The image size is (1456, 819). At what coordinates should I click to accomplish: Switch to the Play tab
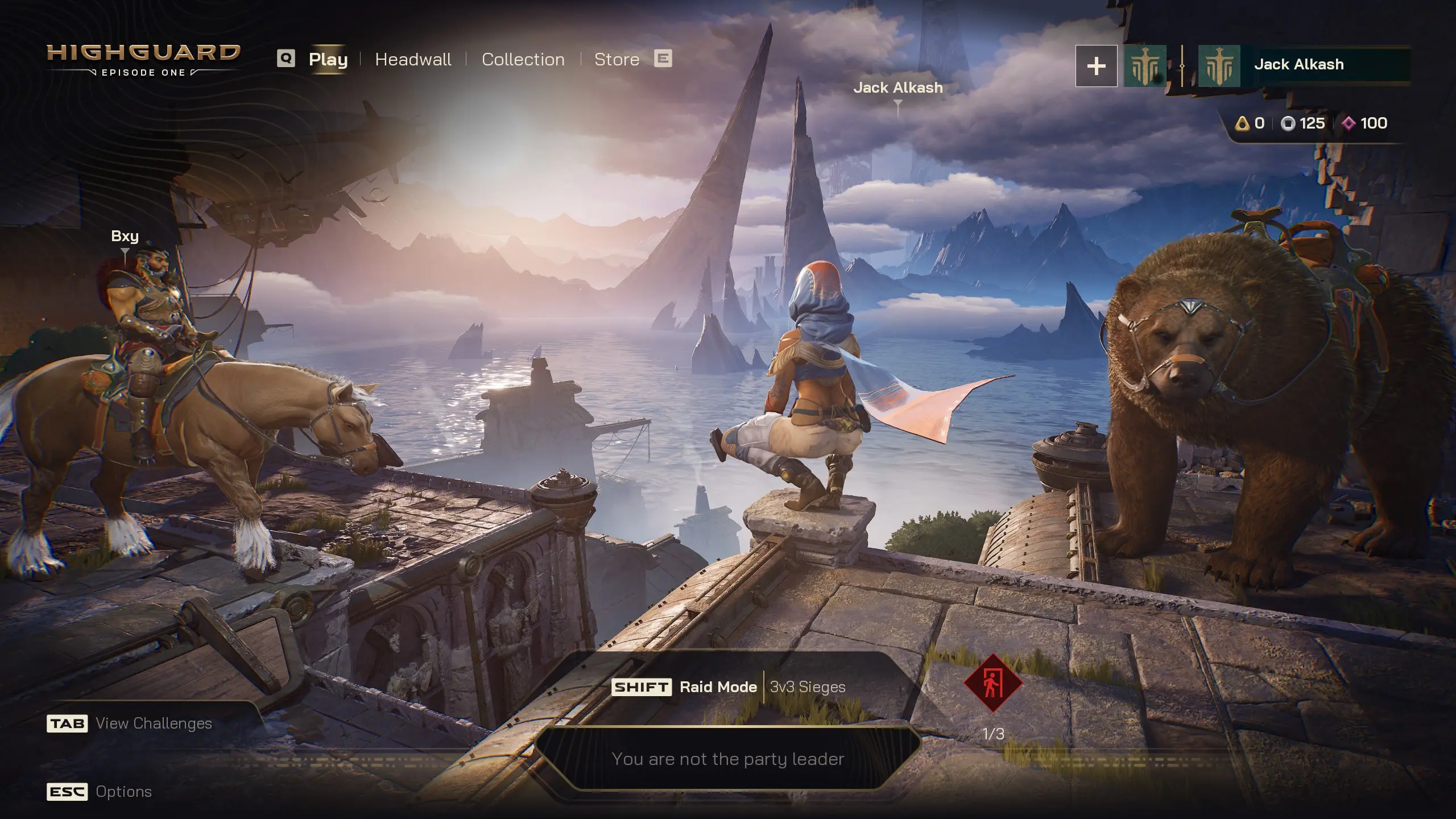coord(328,59)
